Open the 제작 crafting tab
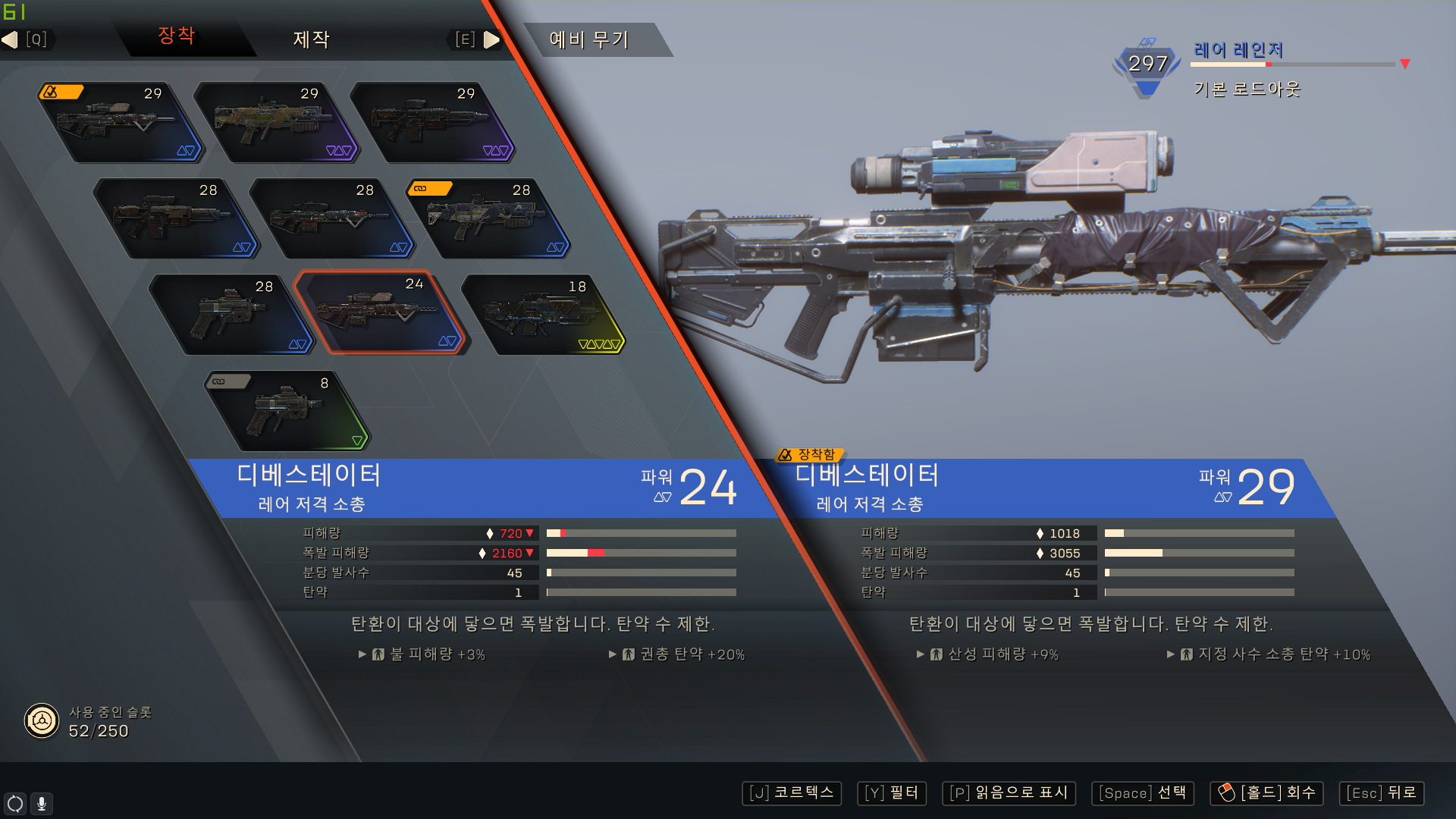The image size is (1456, 819). pos(311,39)
